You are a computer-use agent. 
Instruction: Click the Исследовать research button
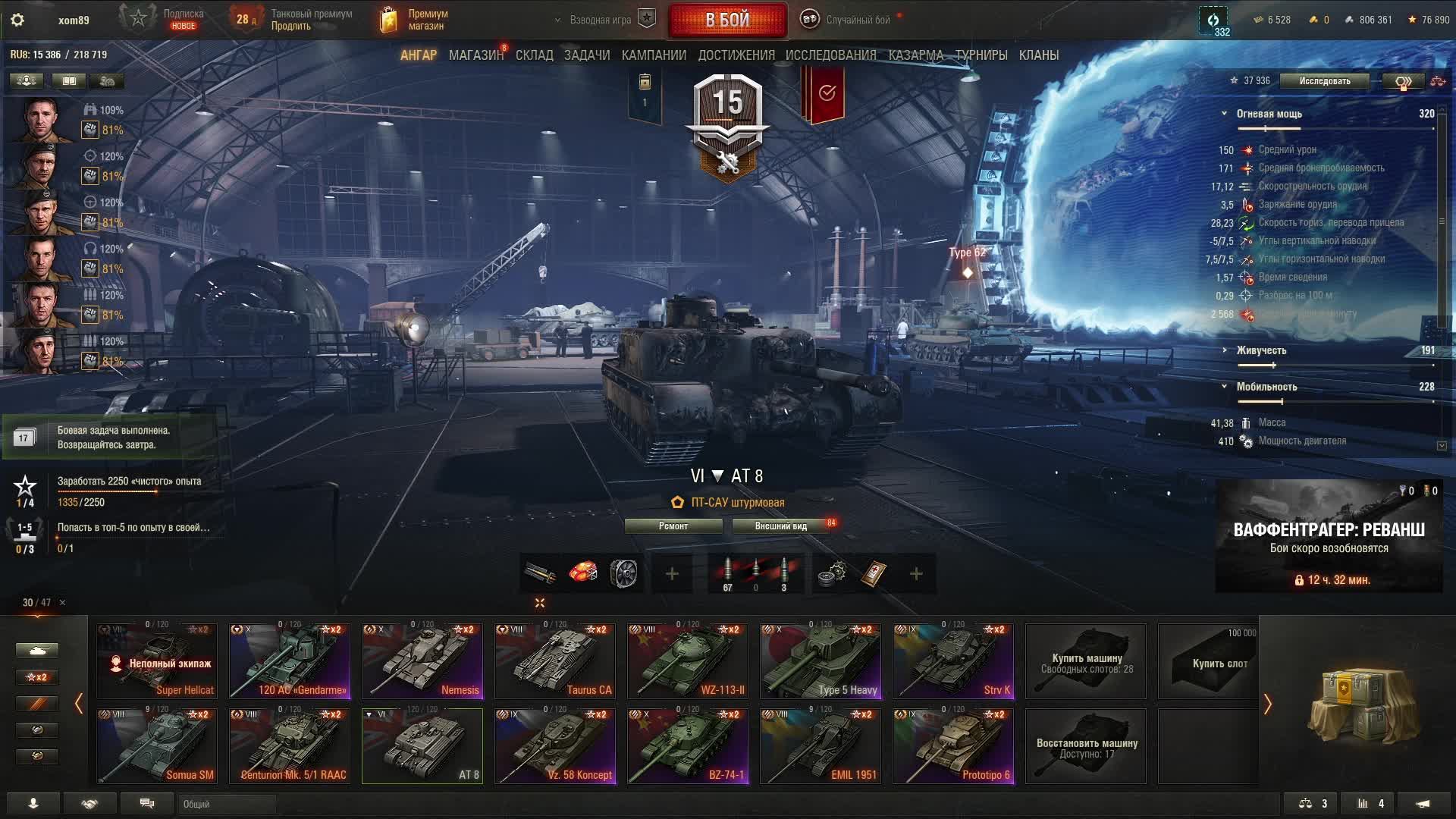1324,81
